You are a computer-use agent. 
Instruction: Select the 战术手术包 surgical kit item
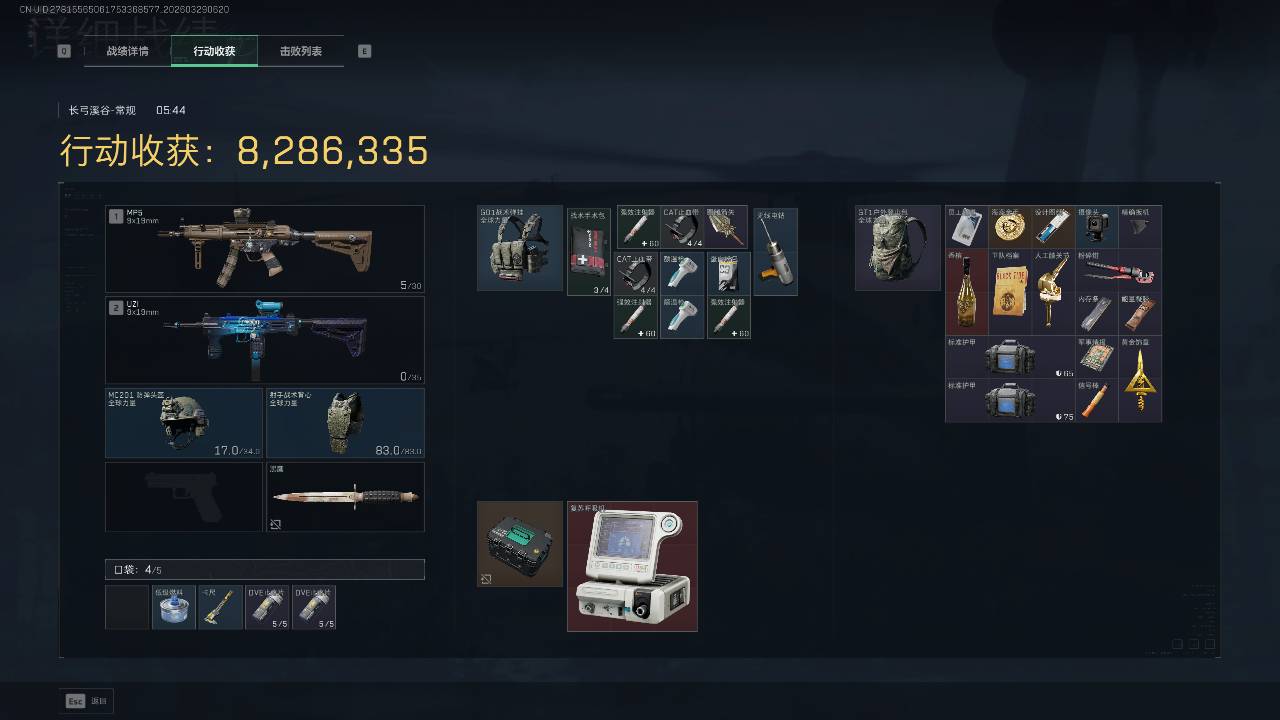pyautogui.click(x=589, y=252)
